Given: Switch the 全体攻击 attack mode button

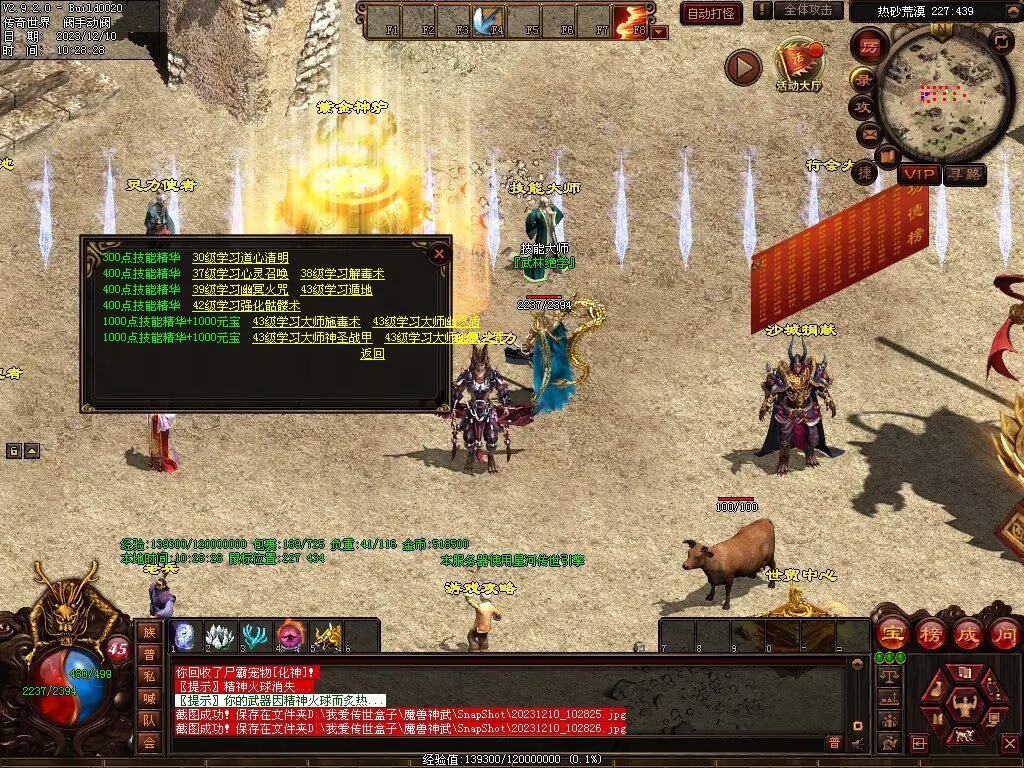Looking at the screenshot, I should 807,10.
